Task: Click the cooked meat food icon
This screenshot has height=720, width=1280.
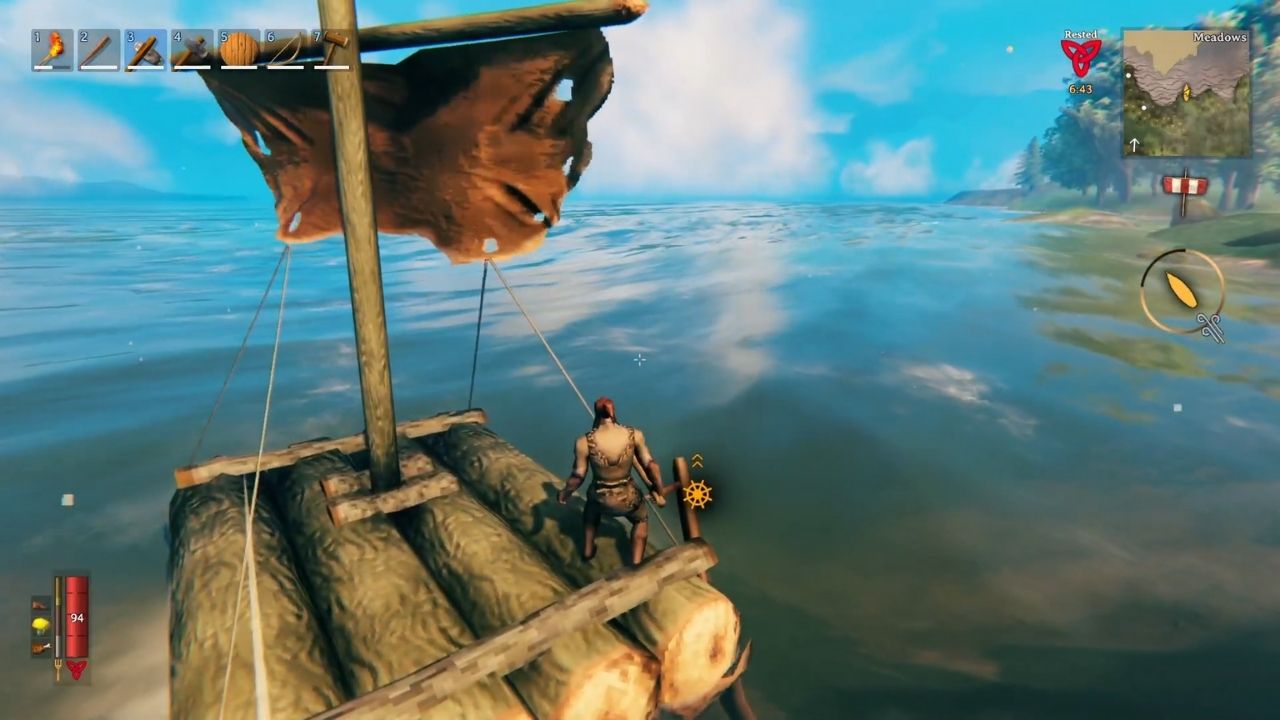Action: click(x=39, y=603)
